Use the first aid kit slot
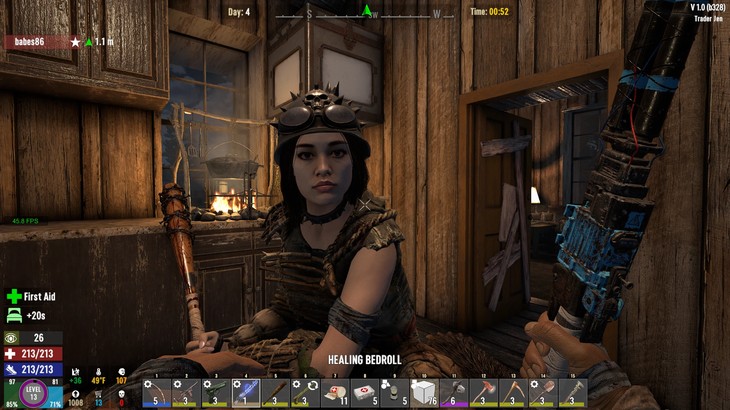This screenshot has width=730, height=410. point(365,391)
